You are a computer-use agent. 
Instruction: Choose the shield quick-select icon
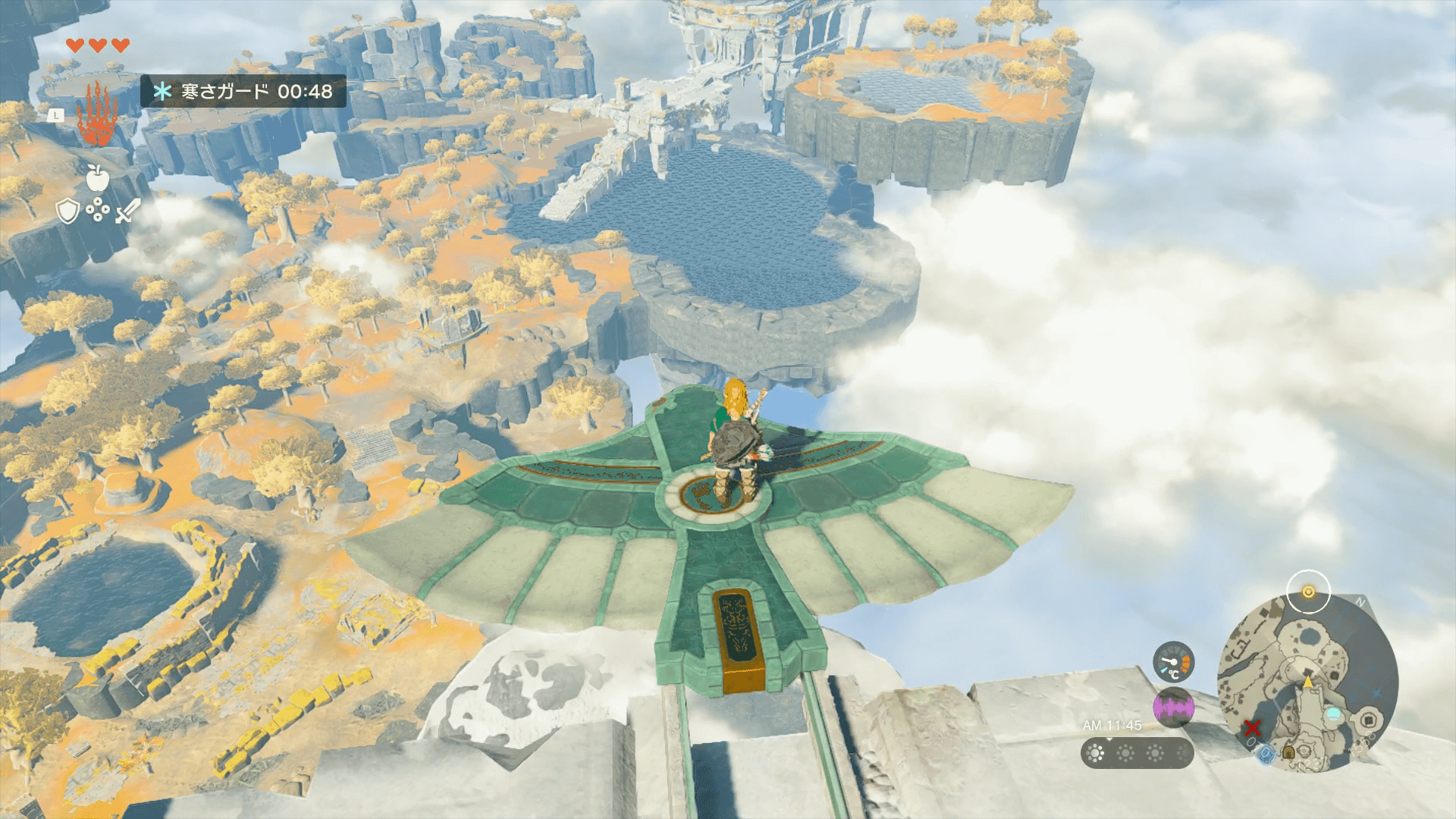click(x=68, y=212)
